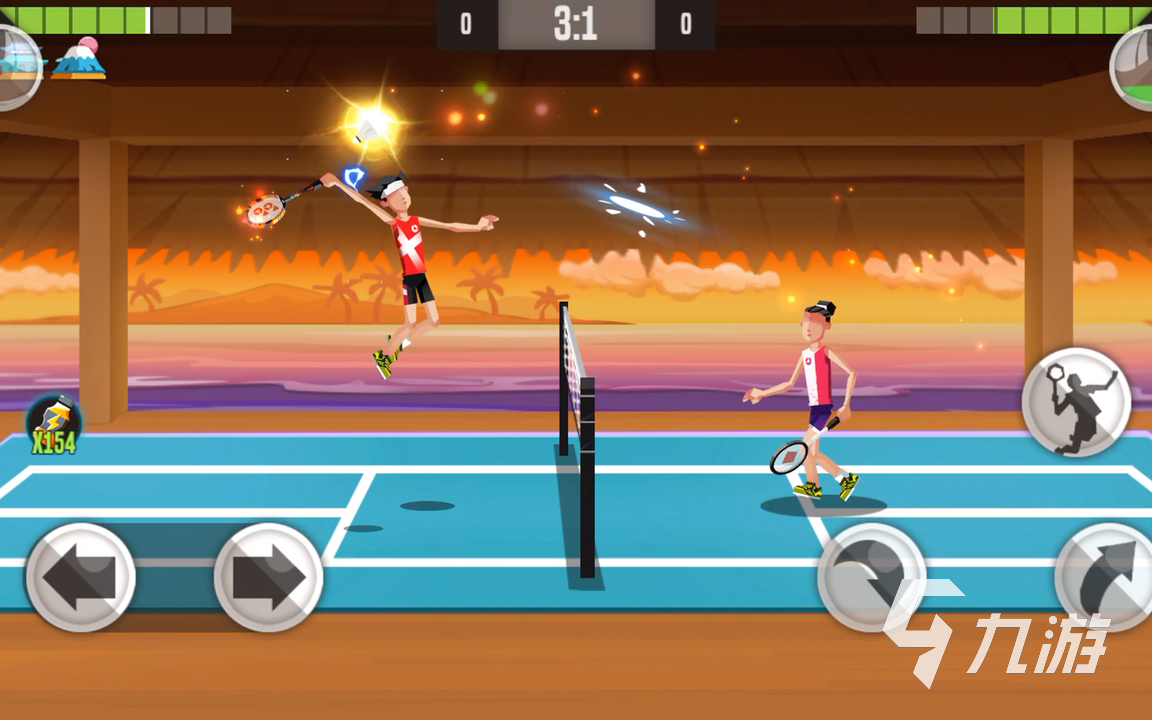Tap the move right arrow button
The height and width of the screenshot is (720, 1152).
pos(268,577)
